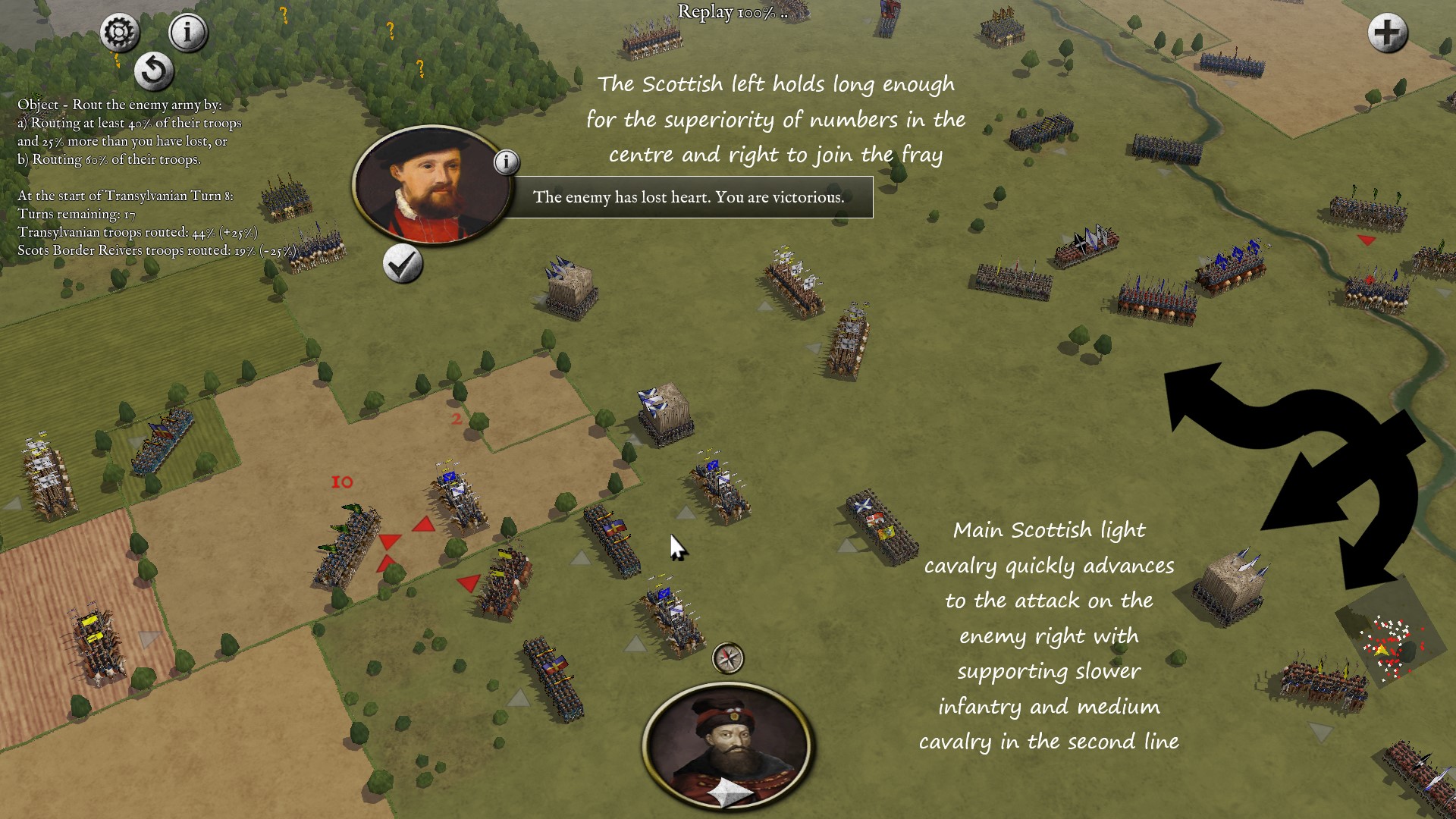Image resolution: width=1456 pixels, height=819 pixels.
Task: Select the red-coated general's portrait
Action: (x=431, y=184)
